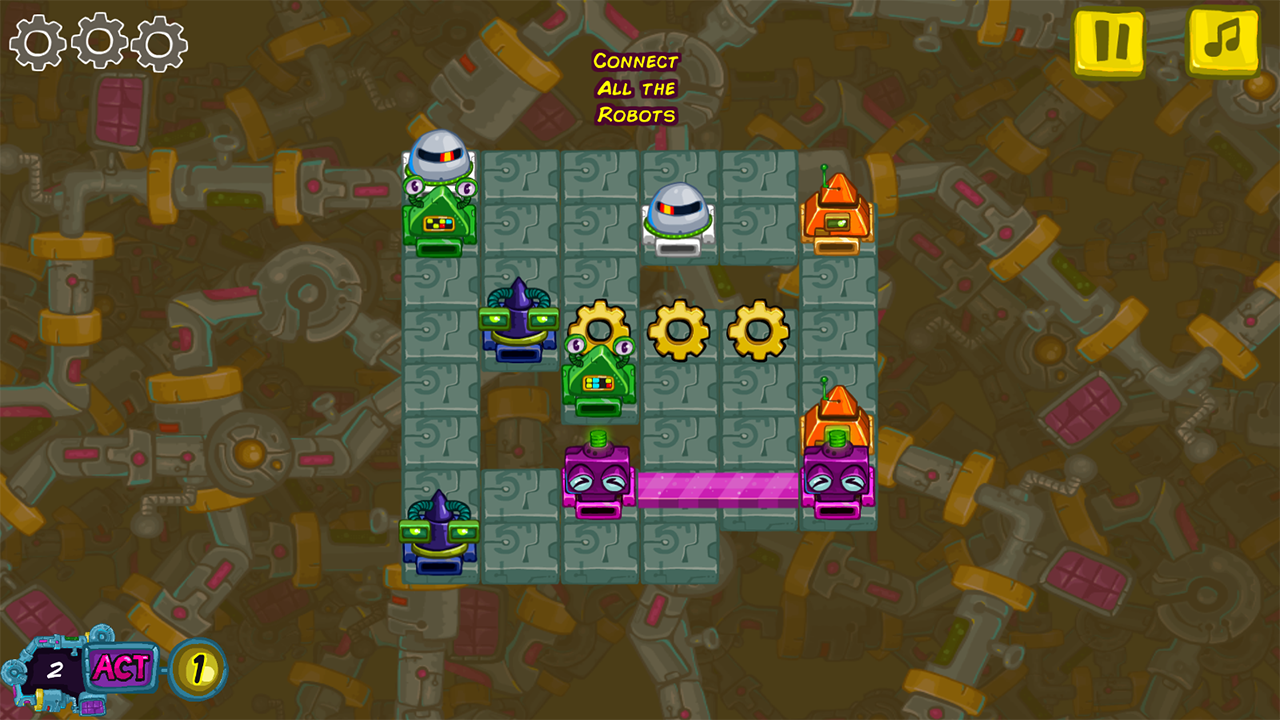Collect the middle yellow gear
This screenshot has height=720, width=1280.
[x=679, y=328]
